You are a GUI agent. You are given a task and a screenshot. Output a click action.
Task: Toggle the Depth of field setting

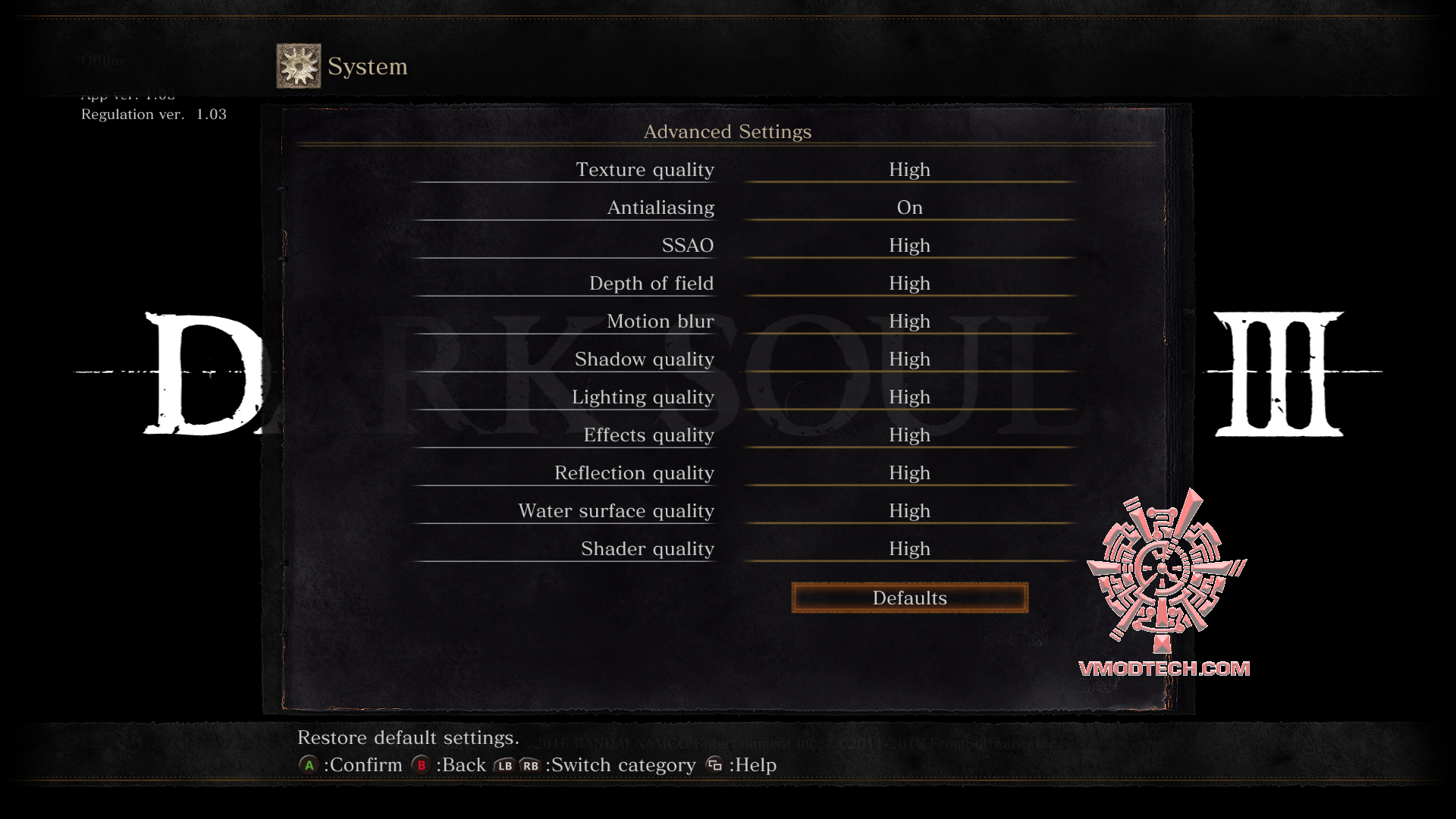pyautogui.click(x=909, y=283)
